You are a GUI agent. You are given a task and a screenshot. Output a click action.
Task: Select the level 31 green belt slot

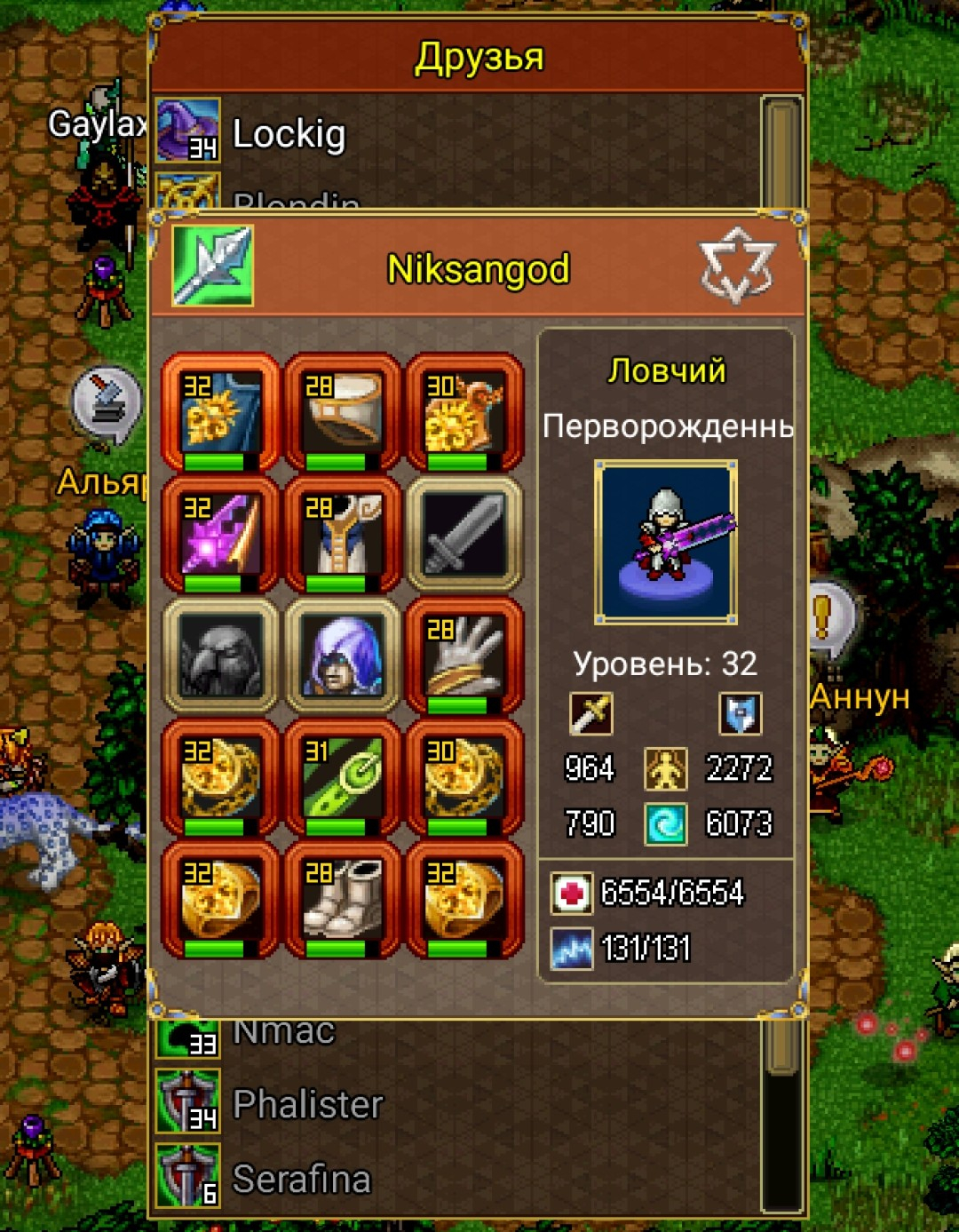(x=342, y=779)
